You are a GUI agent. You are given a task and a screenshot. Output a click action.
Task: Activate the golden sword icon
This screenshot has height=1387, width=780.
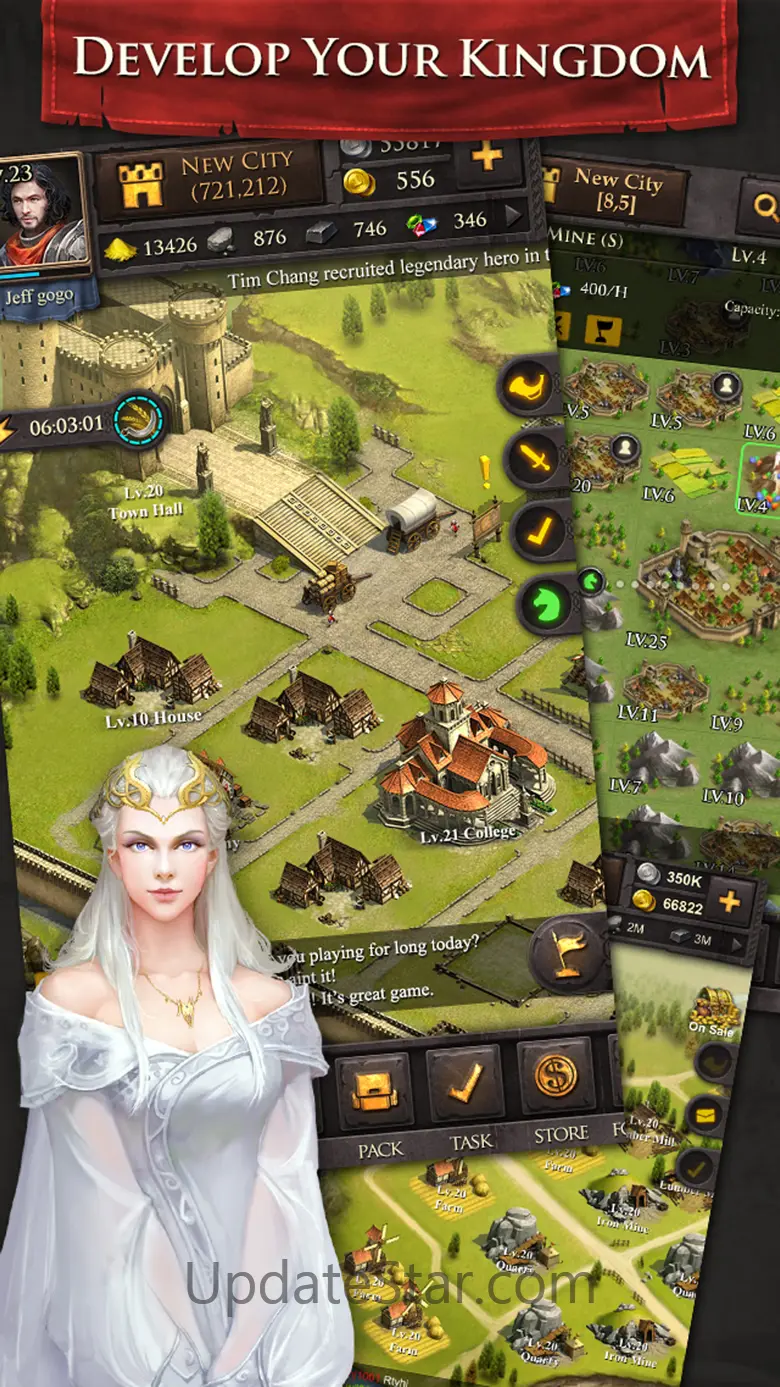[x=536, y=460]
